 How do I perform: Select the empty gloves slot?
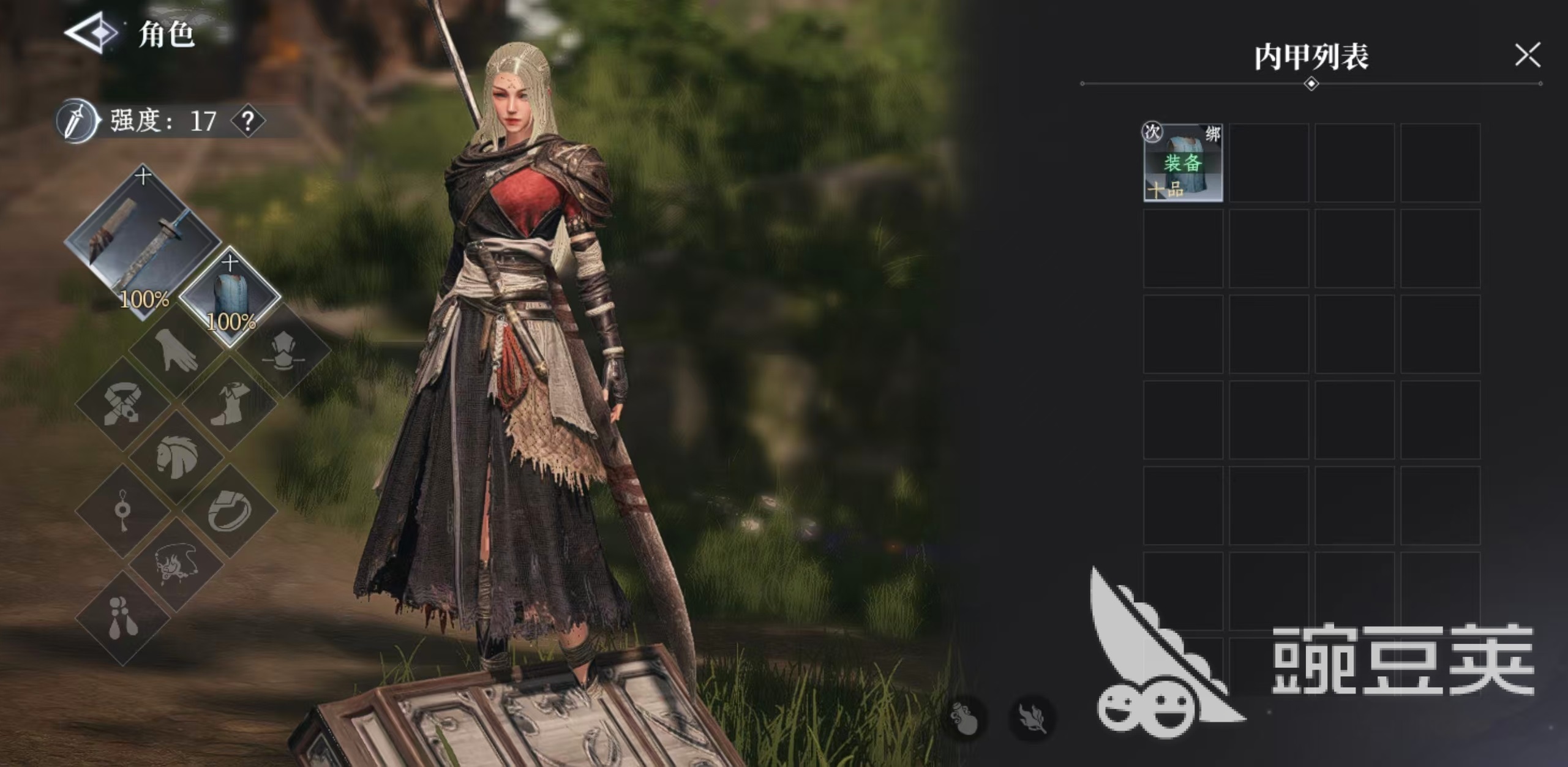click(x=176, y=351)
